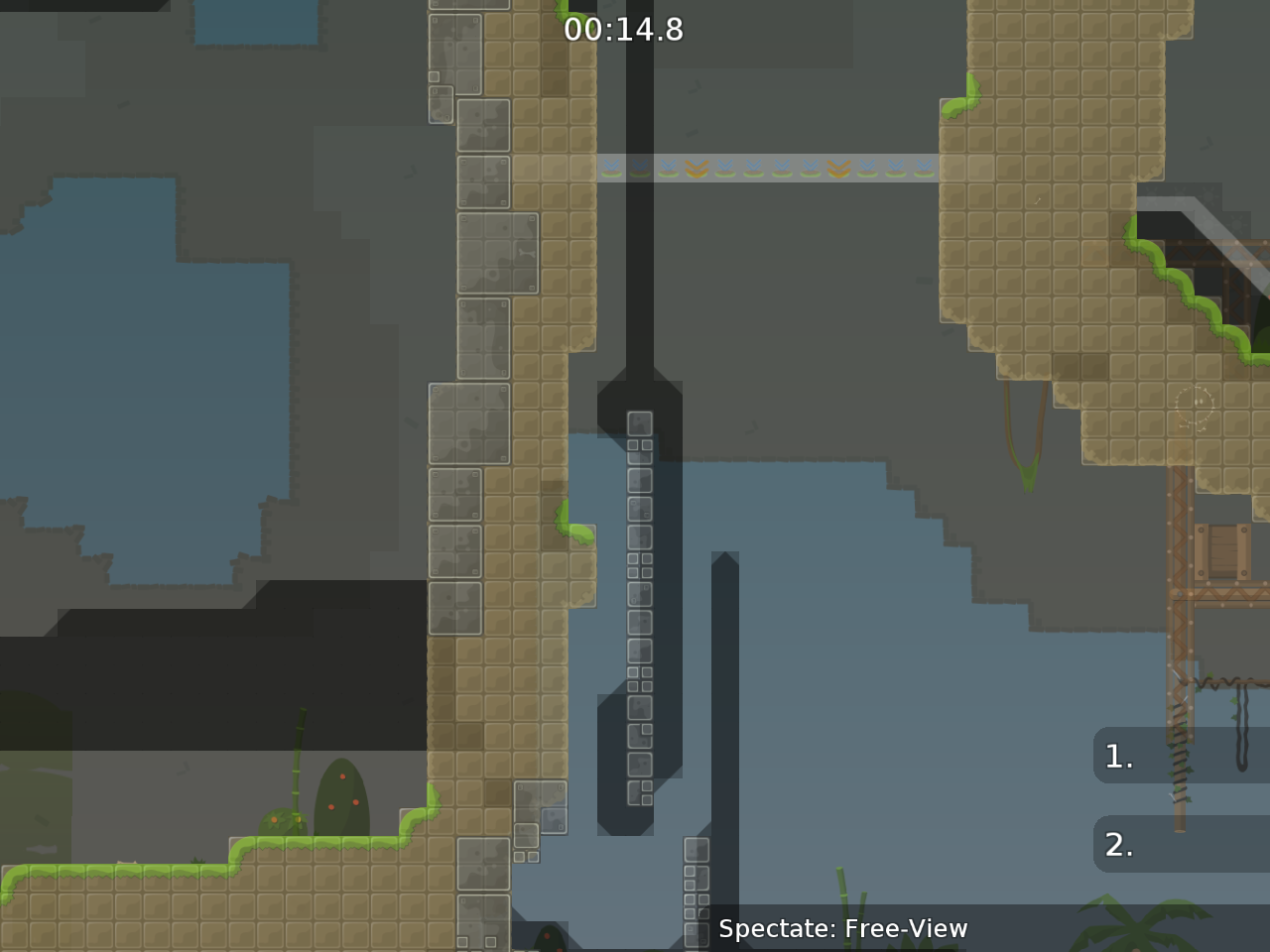Image resolution: width=1270 pixels, height=952 pixels.
Task: Click the dark vertical tunnel between the cliffs
Action: pos(643,248)
